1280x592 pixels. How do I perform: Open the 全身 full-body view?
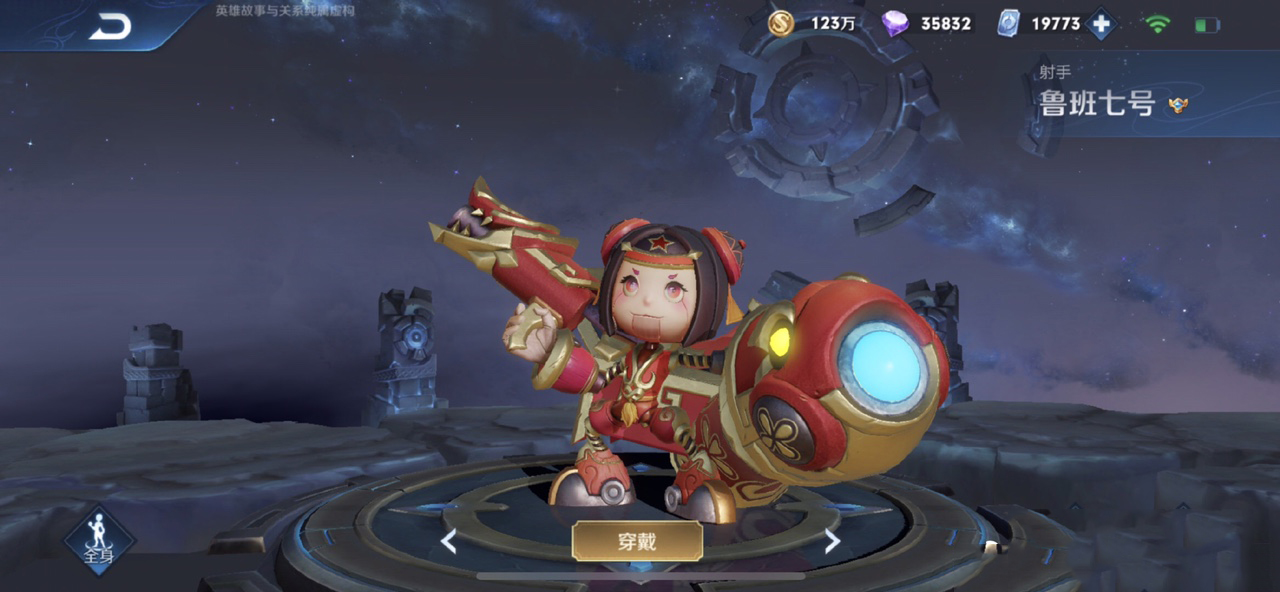click(x=99, y=541)
